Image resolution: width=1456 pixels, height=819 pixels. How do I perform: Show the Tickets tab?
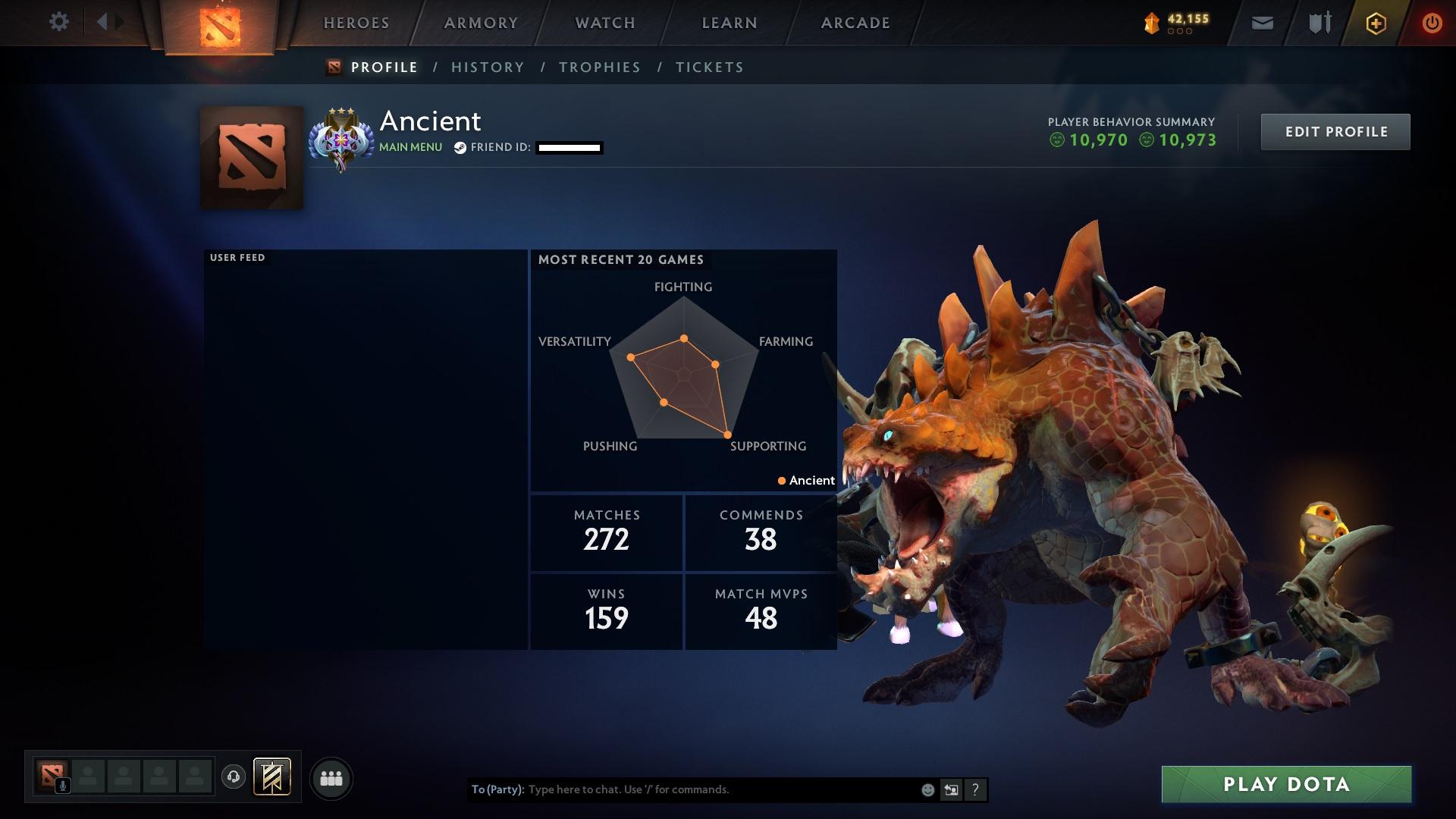point(710,67)
